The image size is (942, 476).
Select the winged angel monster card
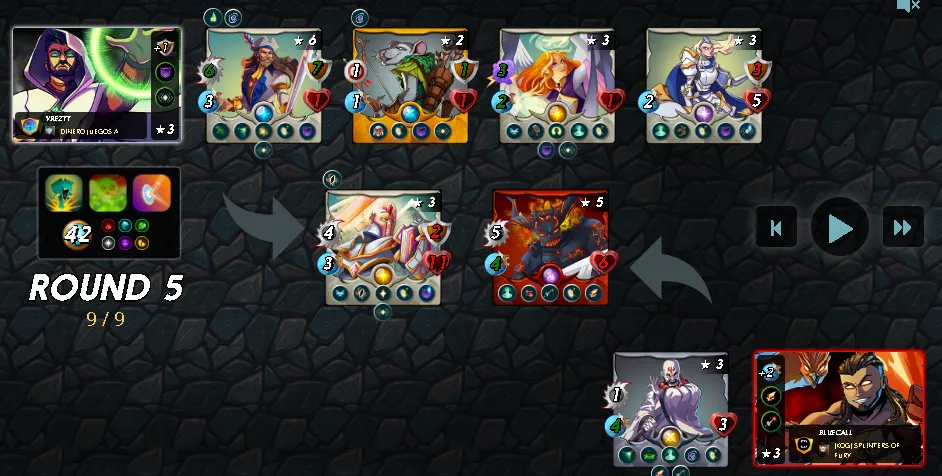557,86
